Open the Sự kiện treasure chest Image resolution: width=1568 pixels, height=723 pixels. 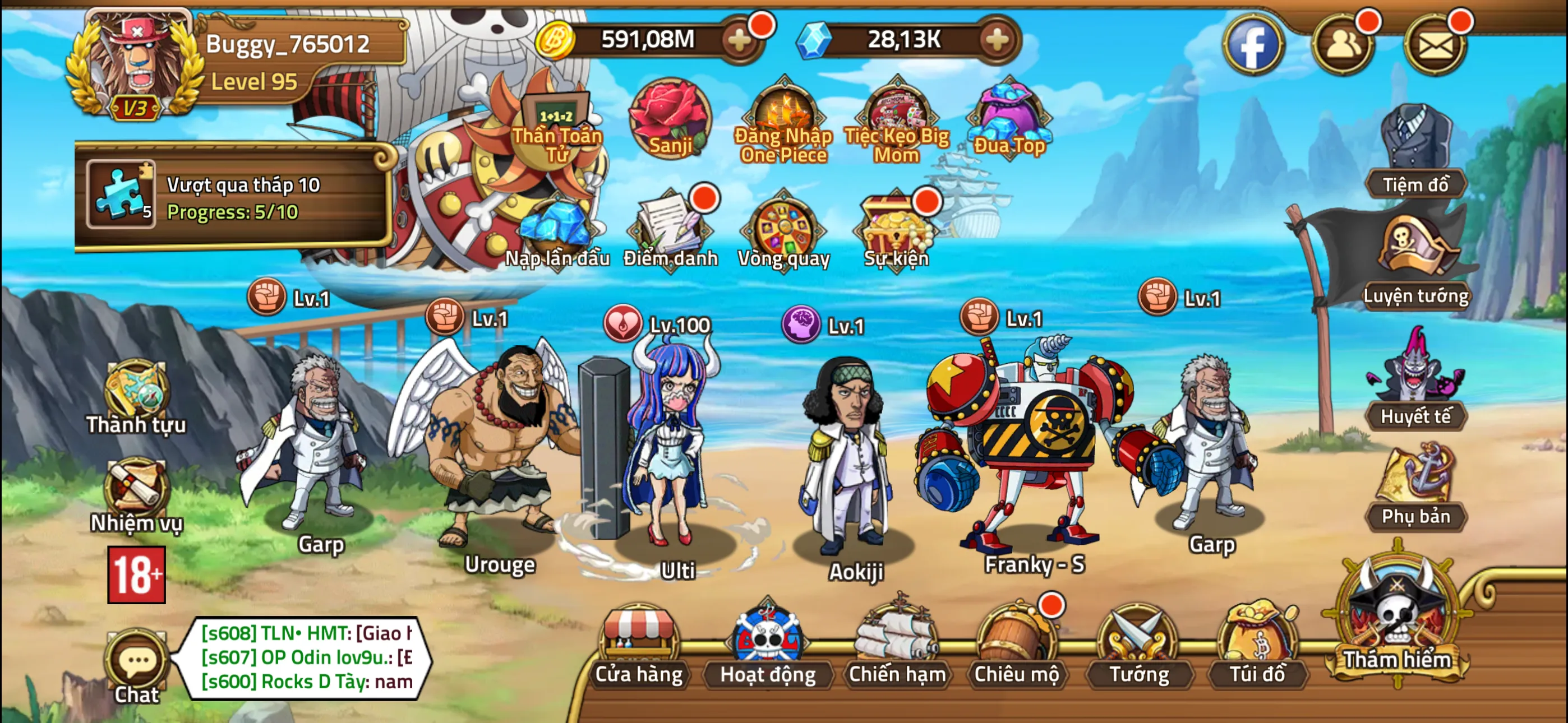pos(895,231)
